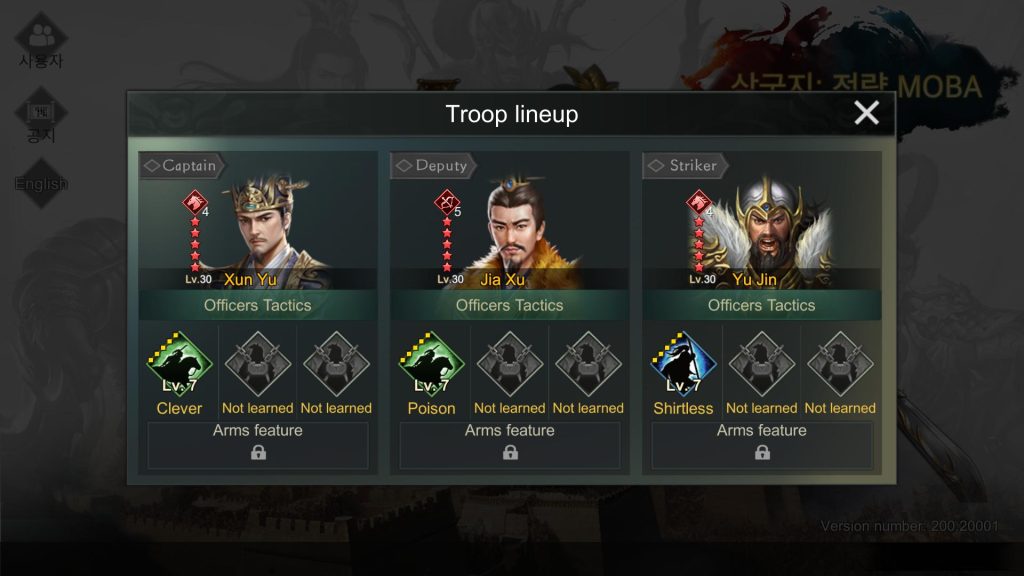Open Xun Yu's locked Arms feature

[258, 445]
